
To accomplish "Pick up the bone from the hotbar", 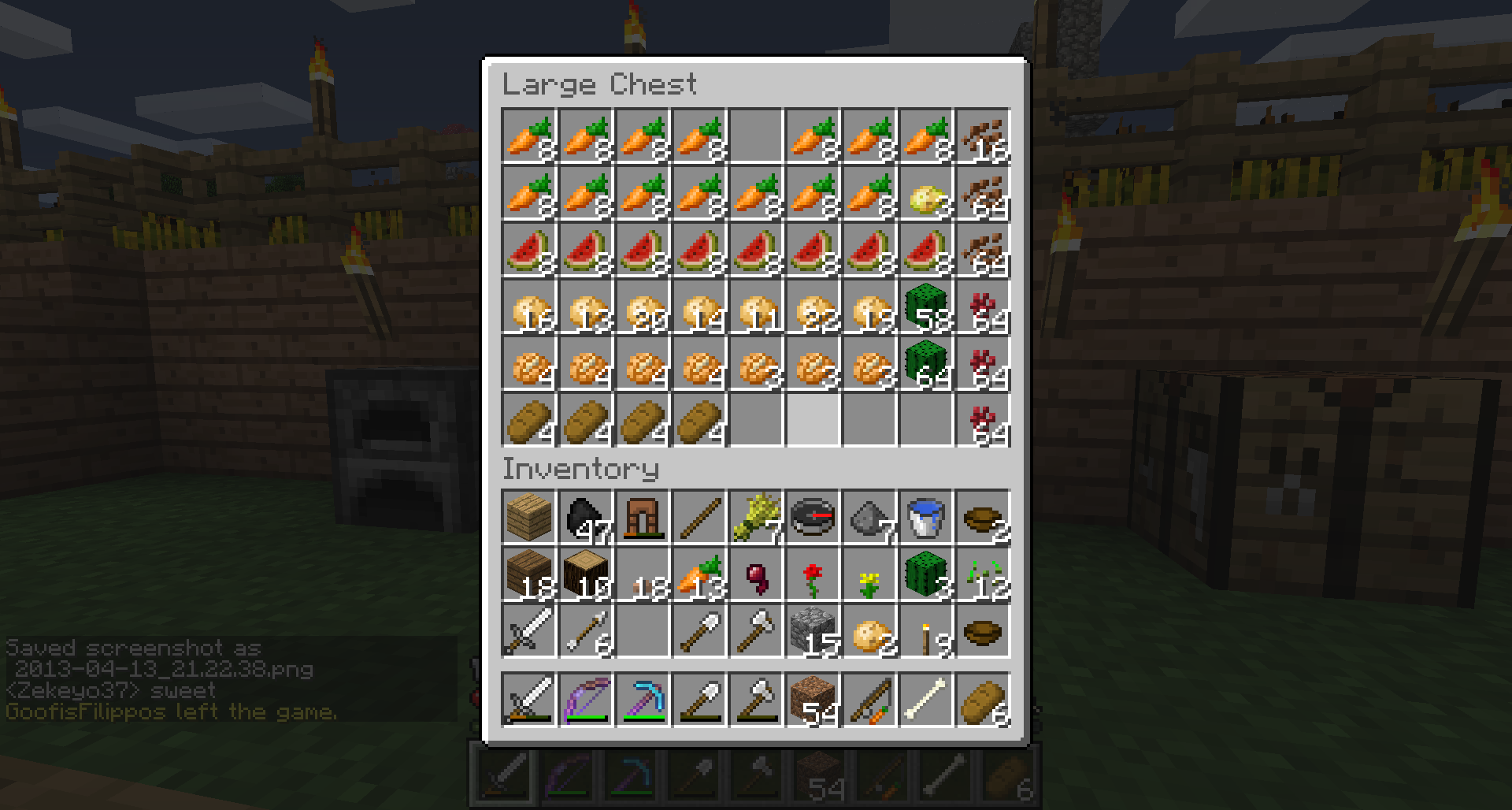I will click(926, 700).
